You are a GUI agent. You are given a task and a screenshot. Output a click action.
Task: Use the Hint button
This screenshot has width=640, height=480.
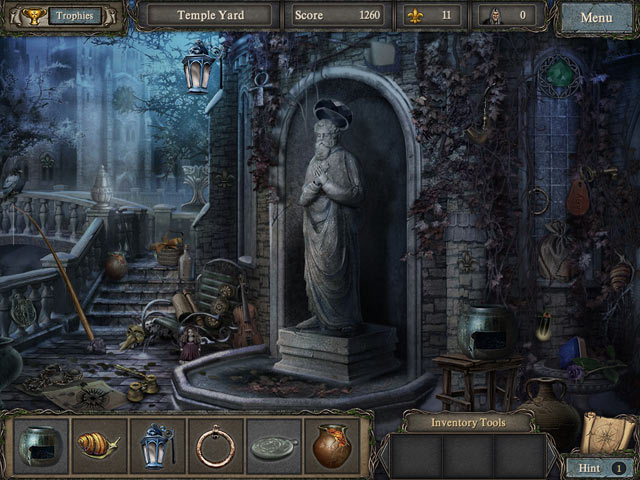(x=597, y=467)
